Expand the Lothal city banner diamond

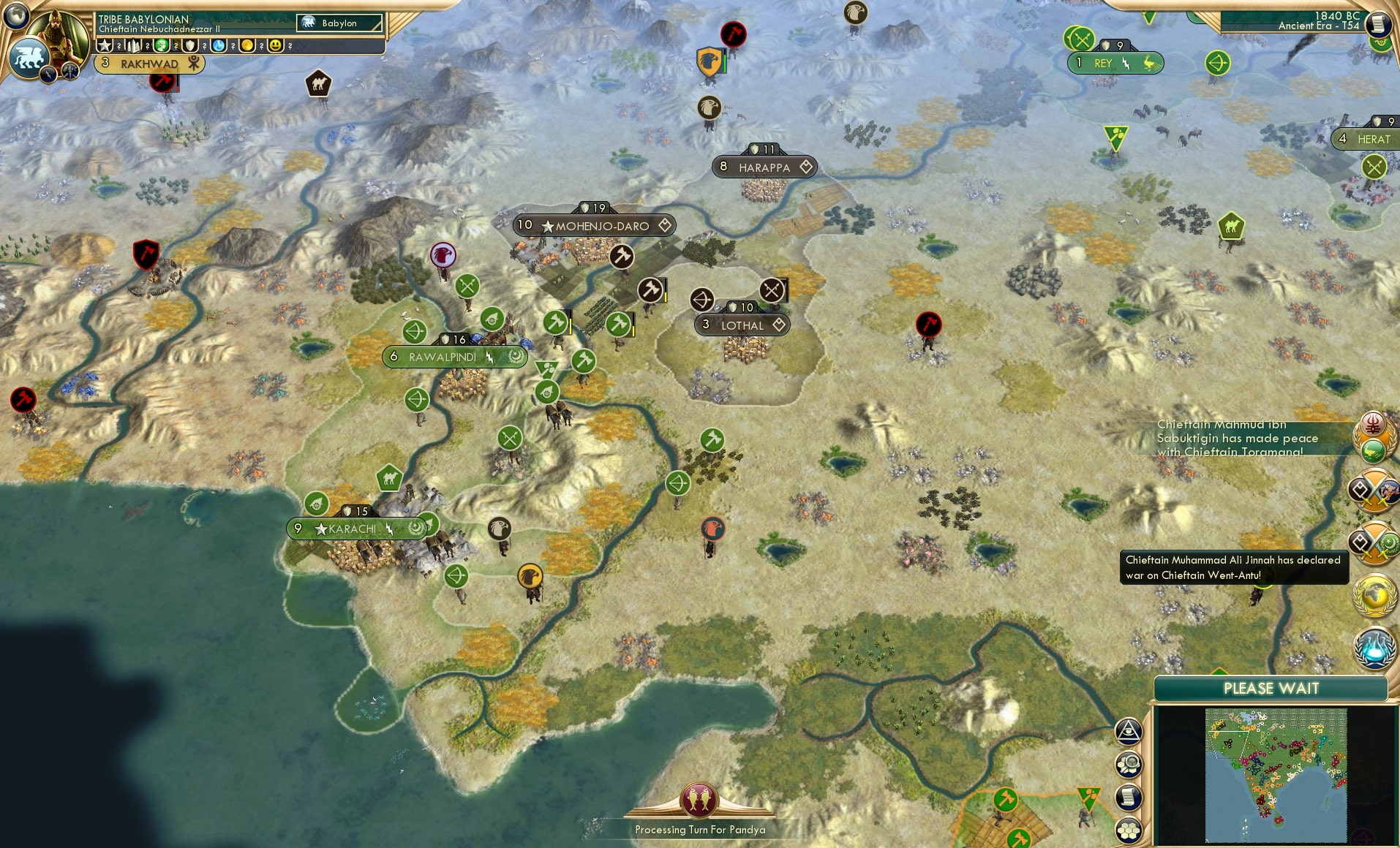click(779, 325)
